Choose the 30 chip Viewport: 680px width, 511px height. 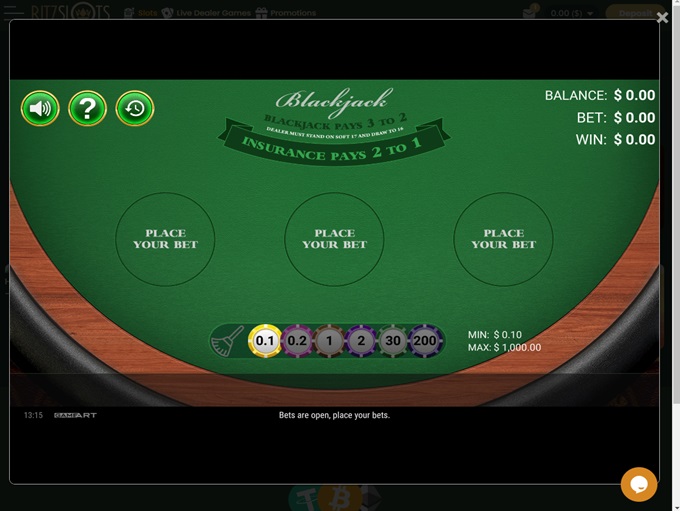coord(394,341)
